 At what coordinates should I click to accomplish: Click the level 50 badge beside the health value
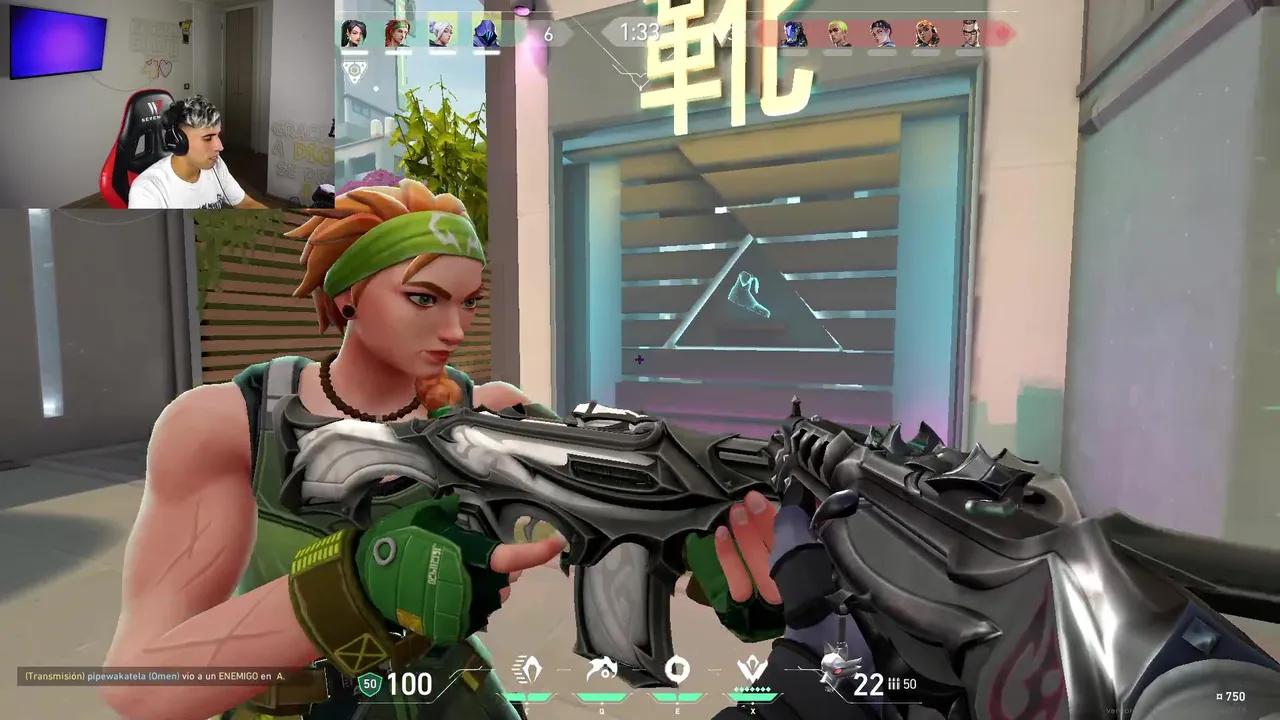tap(369, 687)
